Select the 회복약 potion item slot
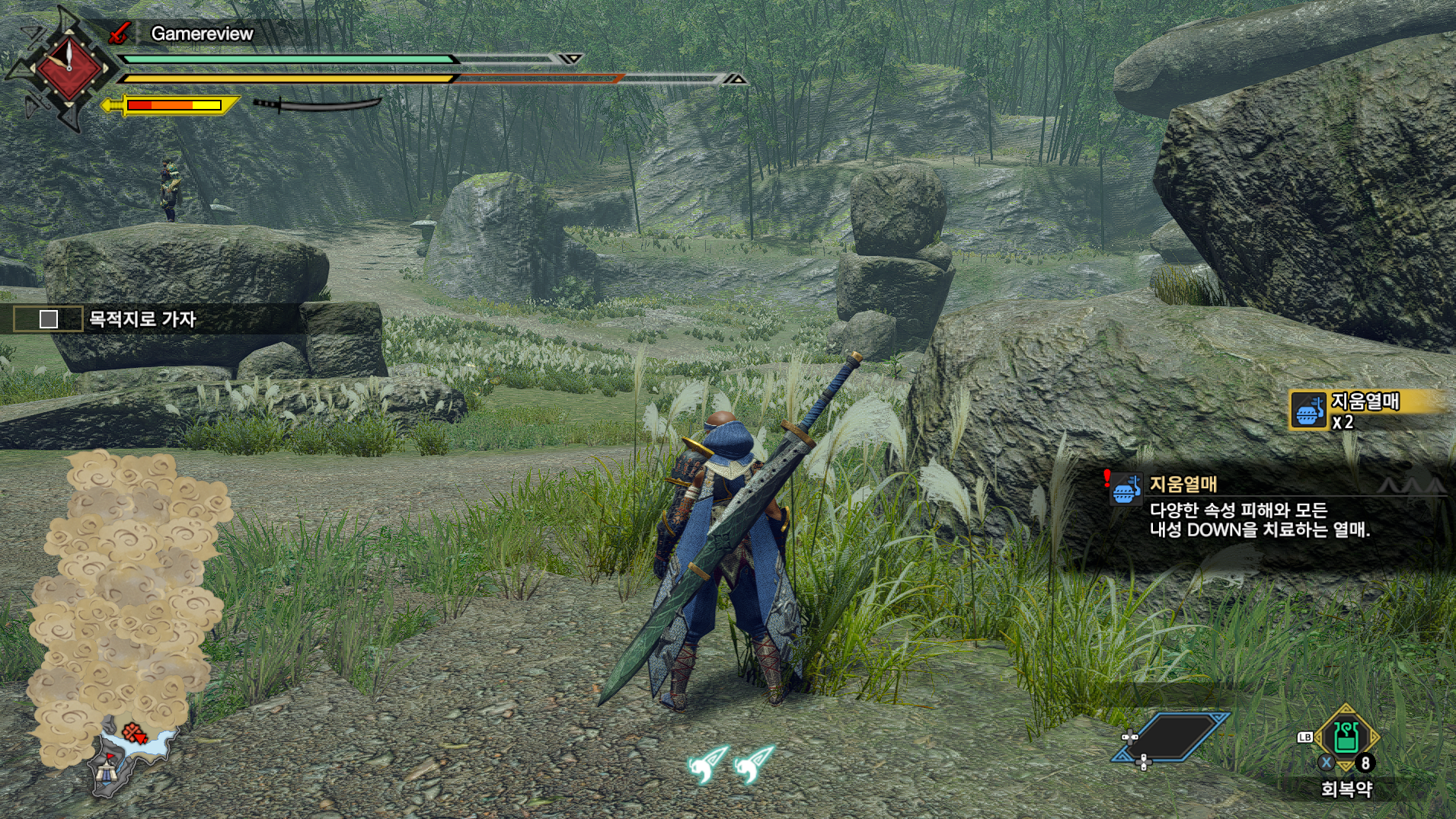The image size is (1456, 819). point(1346,737)
